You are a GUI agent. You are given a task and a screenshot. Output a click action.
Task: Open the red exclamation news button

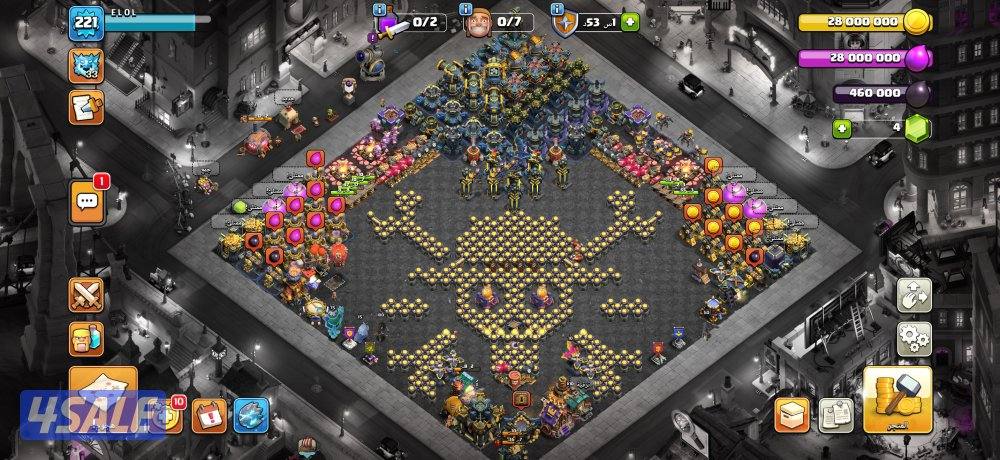pyautogui.click(x=210, y=414)
